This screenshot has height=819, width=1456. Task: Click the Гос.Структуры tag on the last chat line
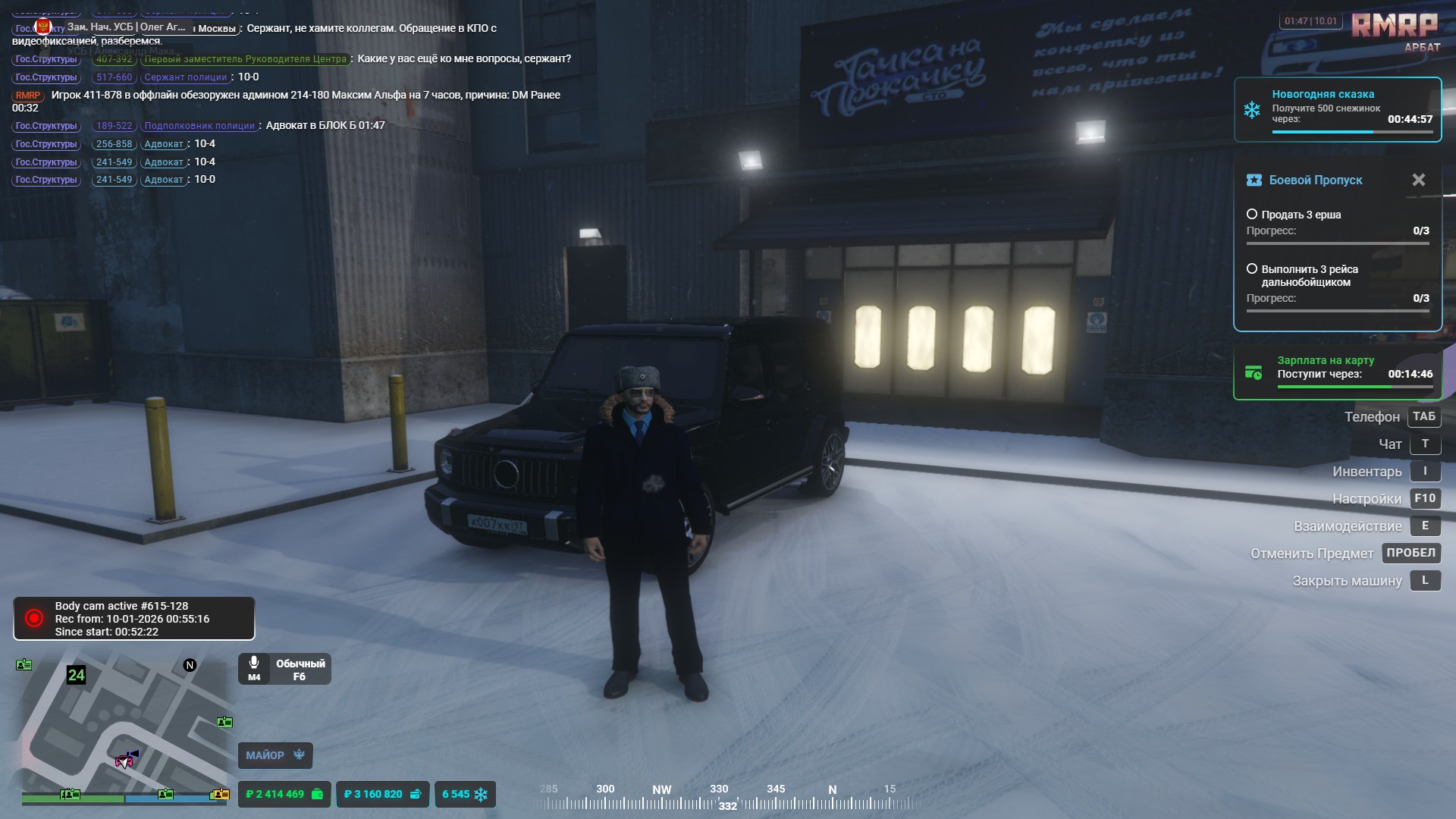[x=46, y=180]
